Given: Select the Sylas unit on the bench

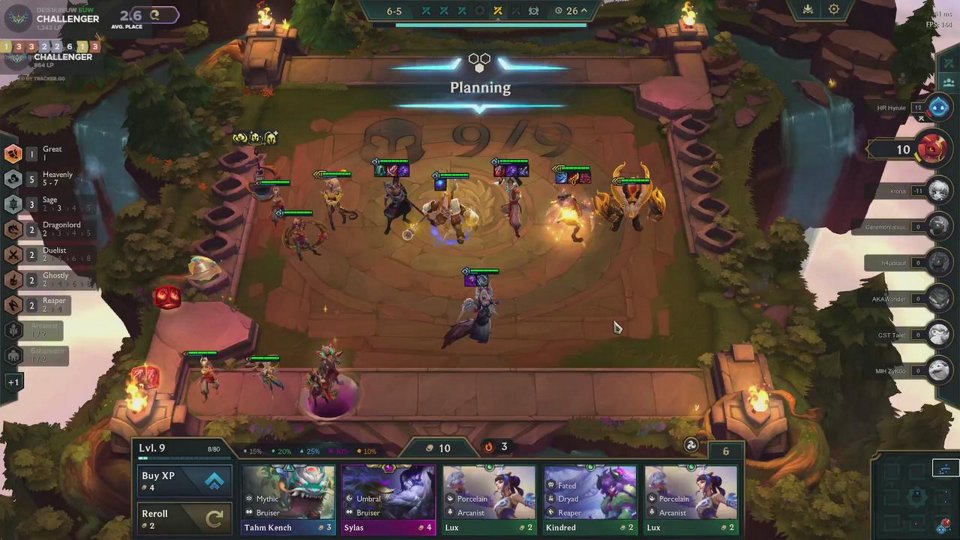Looking at the screenshot, I should tap(327, 380).
